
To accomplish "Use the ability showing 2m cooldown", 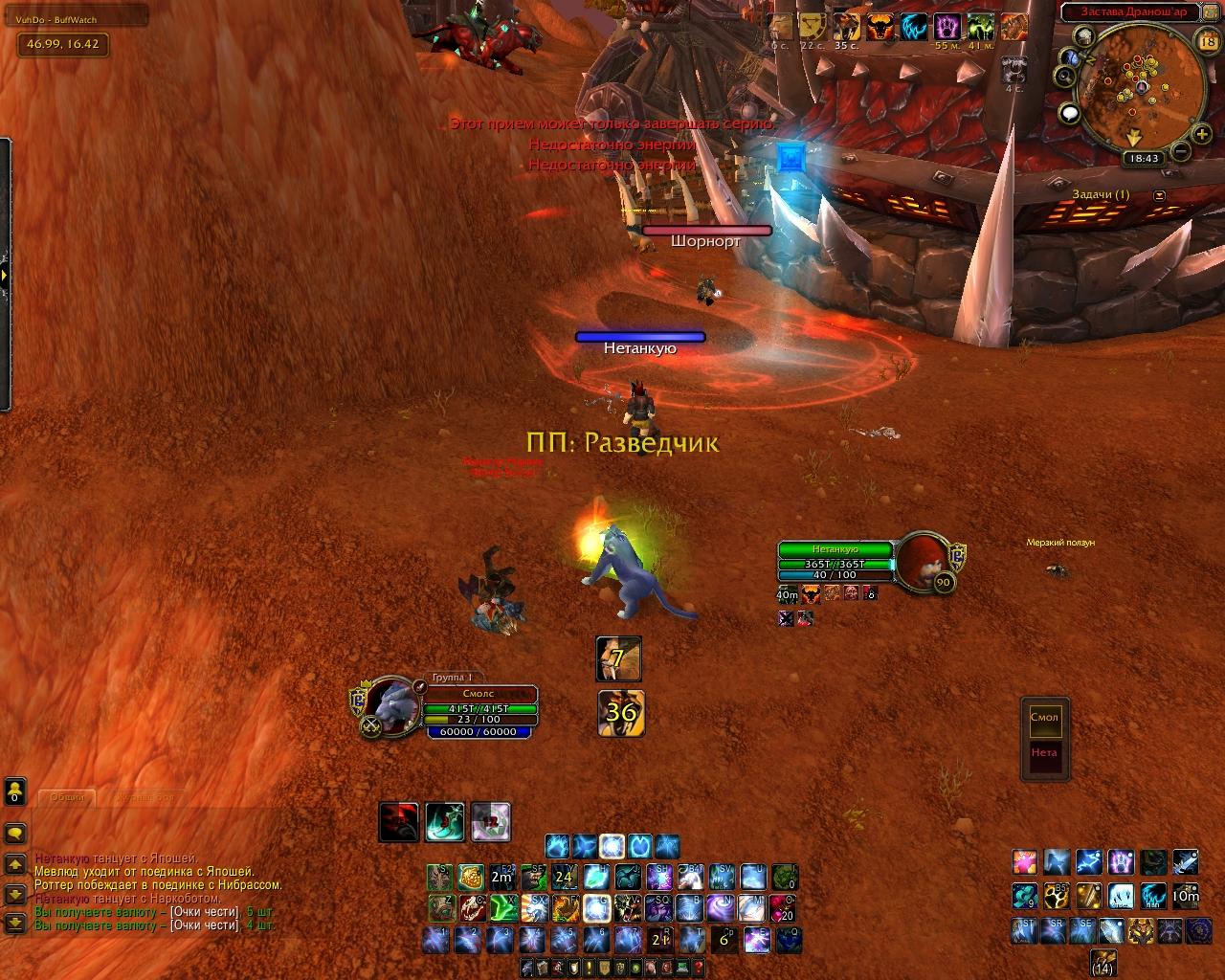I will click(501, 877).
